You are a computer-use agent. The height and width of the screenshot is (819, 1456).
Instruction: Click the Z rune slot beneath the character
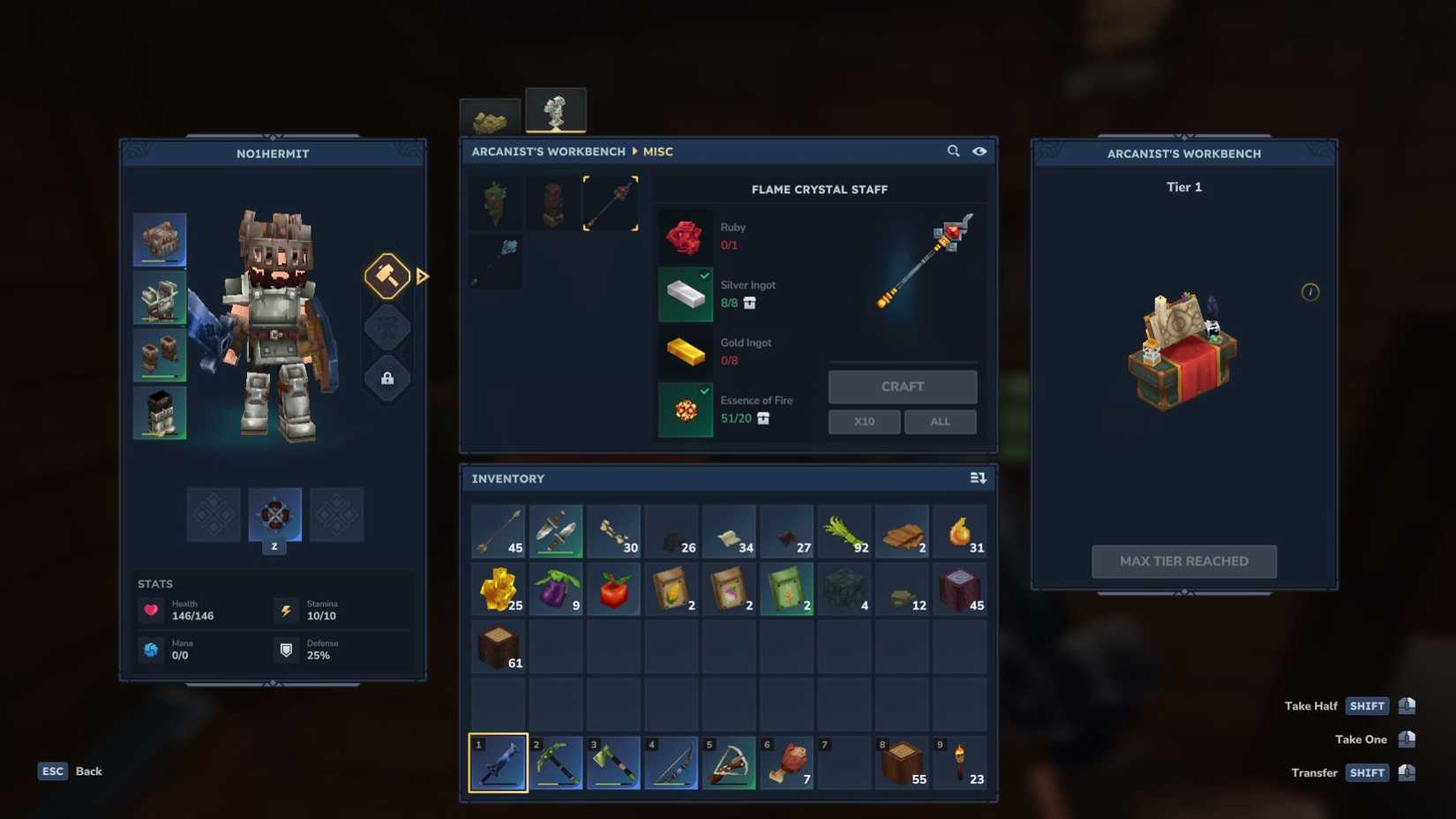point(274,515)
